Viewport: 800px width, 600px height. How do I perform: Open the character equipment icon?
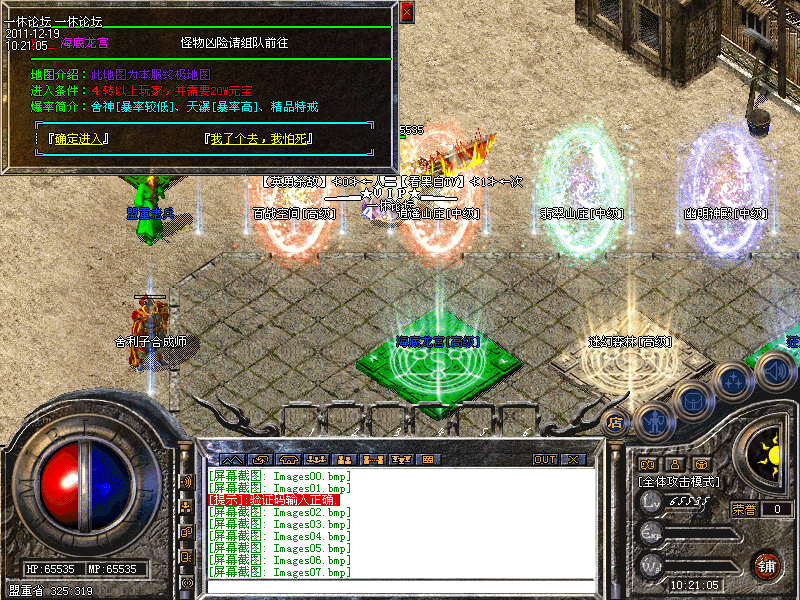[x=654, y=420]
